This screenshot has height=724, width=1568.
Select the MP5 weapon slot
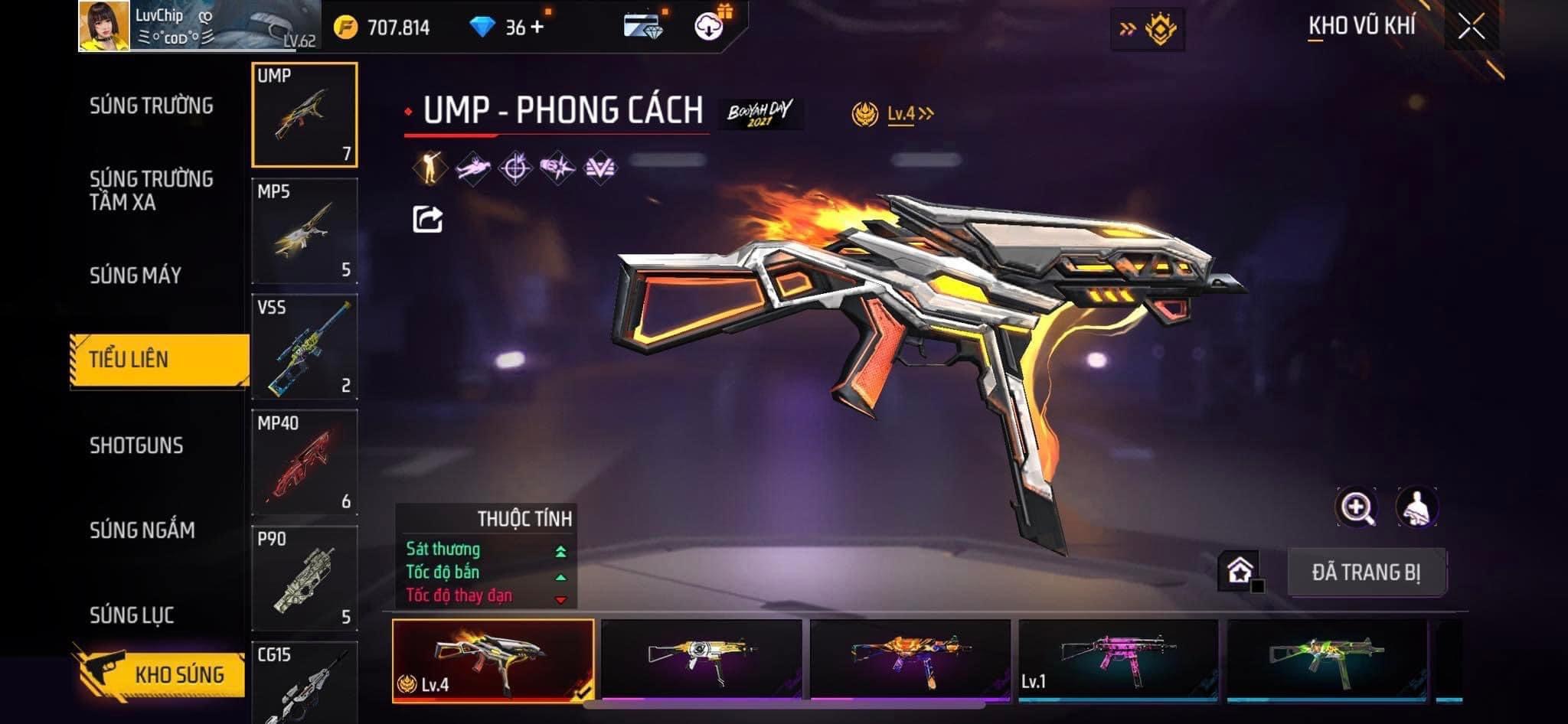point(304,231)
